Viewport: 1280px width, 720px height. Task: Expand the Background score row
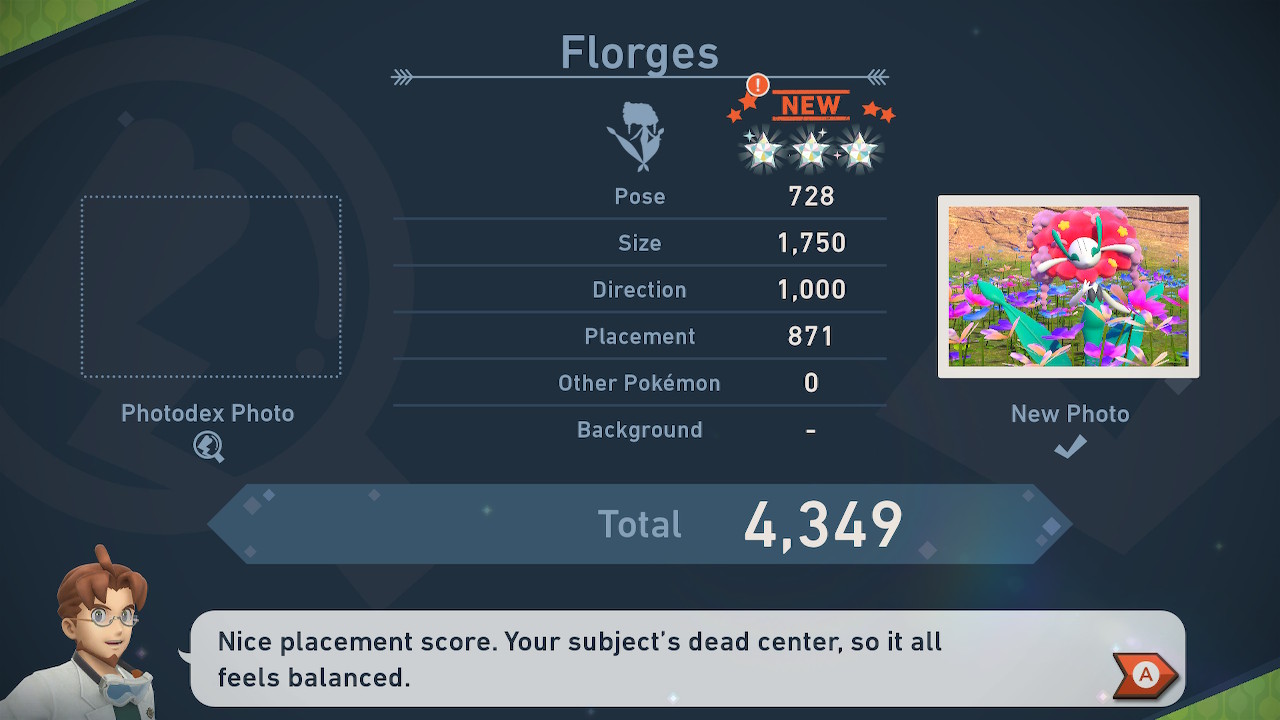[x=640, y=430]
